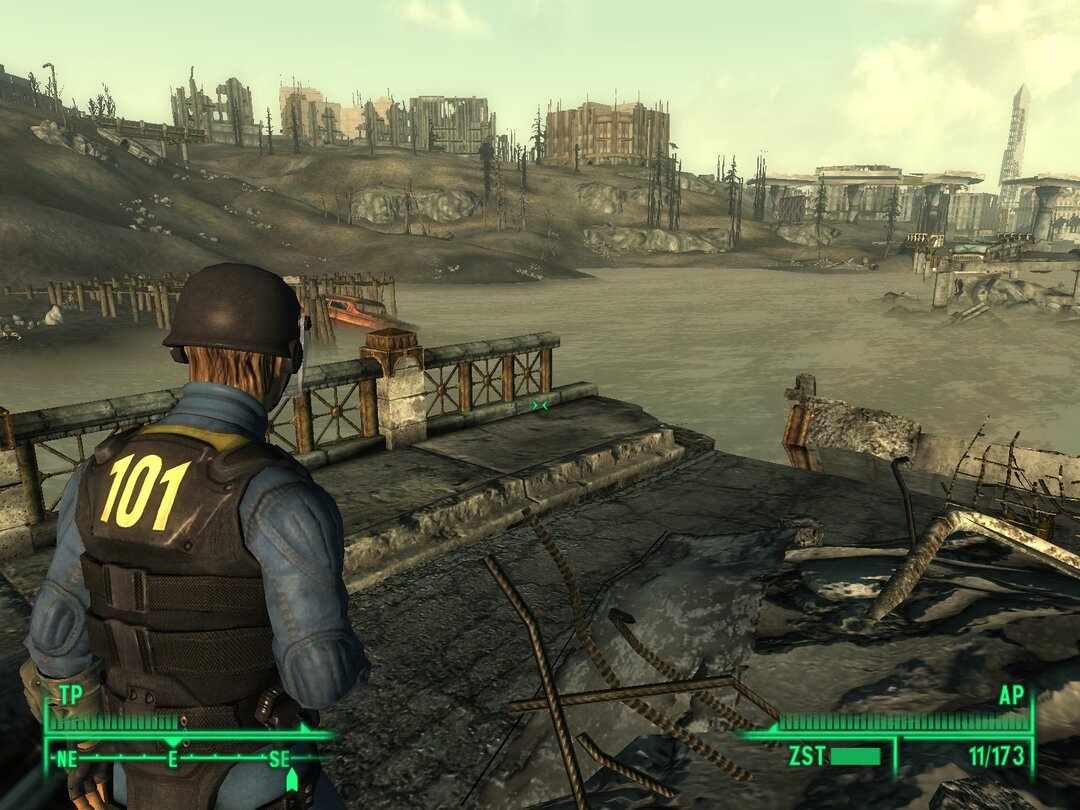This screenshot has height=810, width=1080.
Task: Click the compass strip showing NE, E, SE
Action: 175,759
